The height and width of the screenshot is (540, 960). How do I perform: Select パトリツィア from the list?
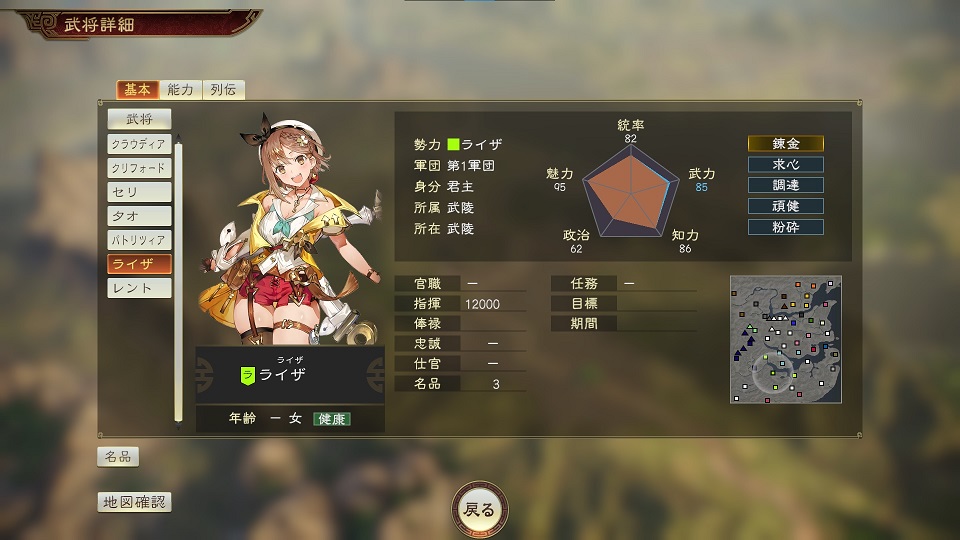(139, 240)
